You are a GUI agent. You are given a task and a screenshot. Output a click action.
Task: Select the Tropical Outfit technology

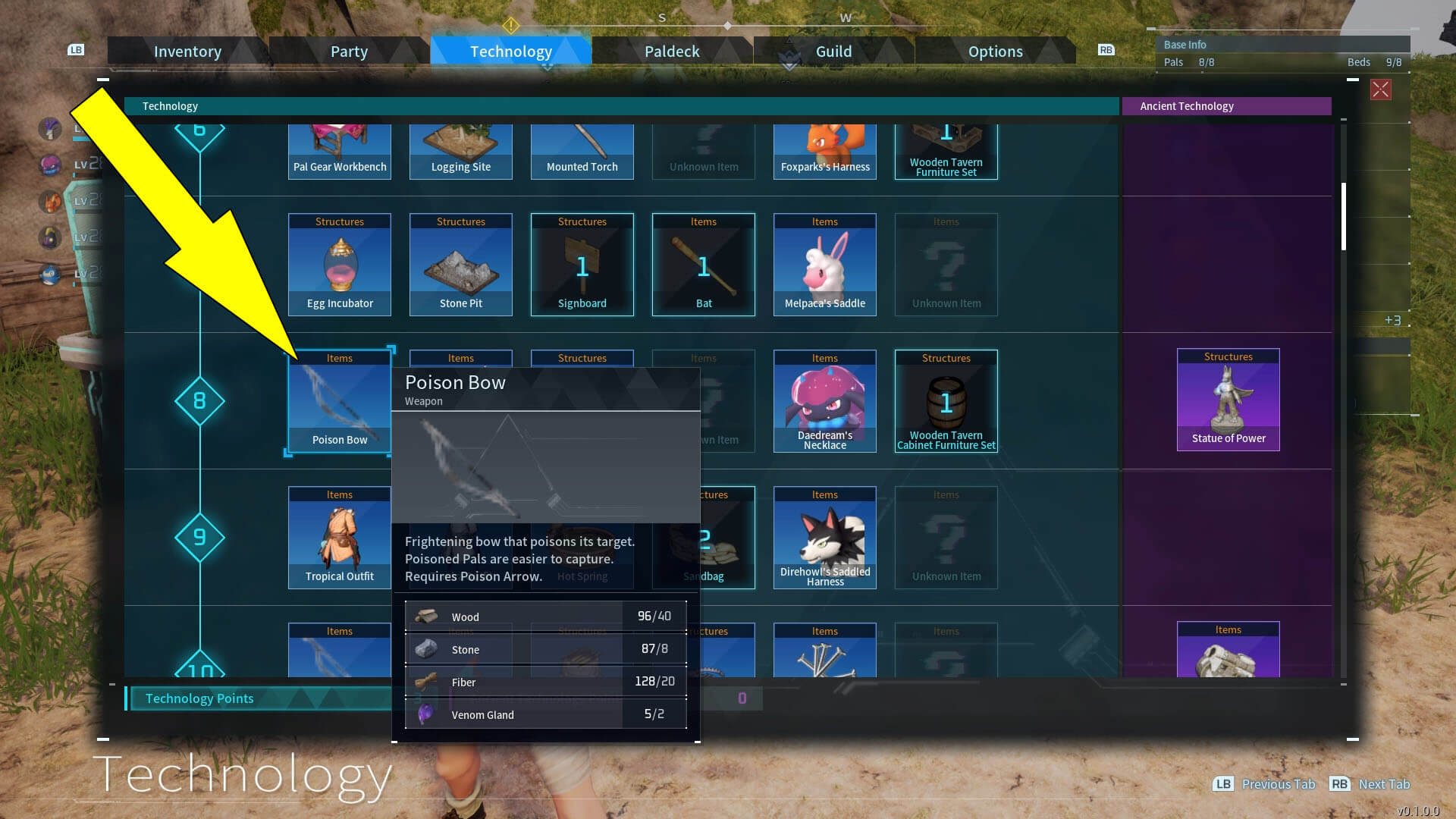339,537
